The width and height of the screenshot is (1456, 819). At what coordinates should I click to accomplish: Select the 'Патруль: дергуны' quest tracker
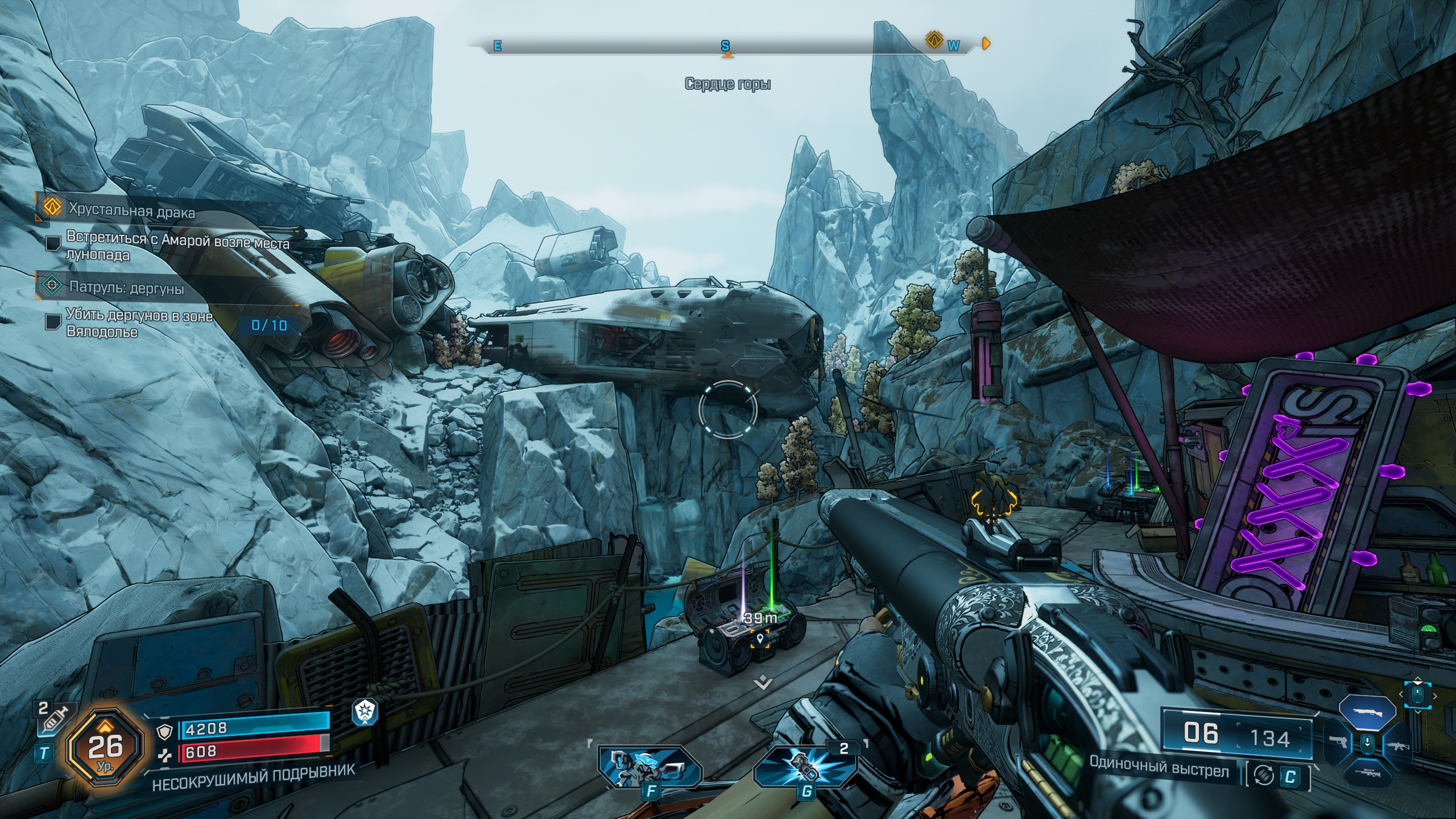point(126,287)
